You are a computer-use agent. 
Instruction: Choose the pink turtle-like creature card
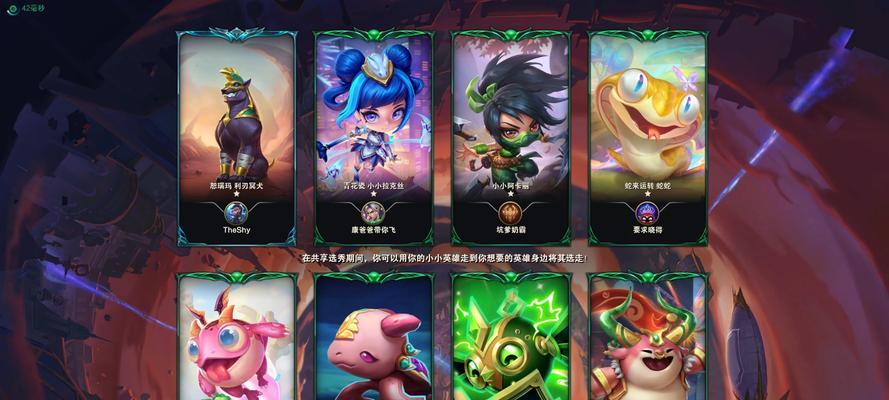374,340
